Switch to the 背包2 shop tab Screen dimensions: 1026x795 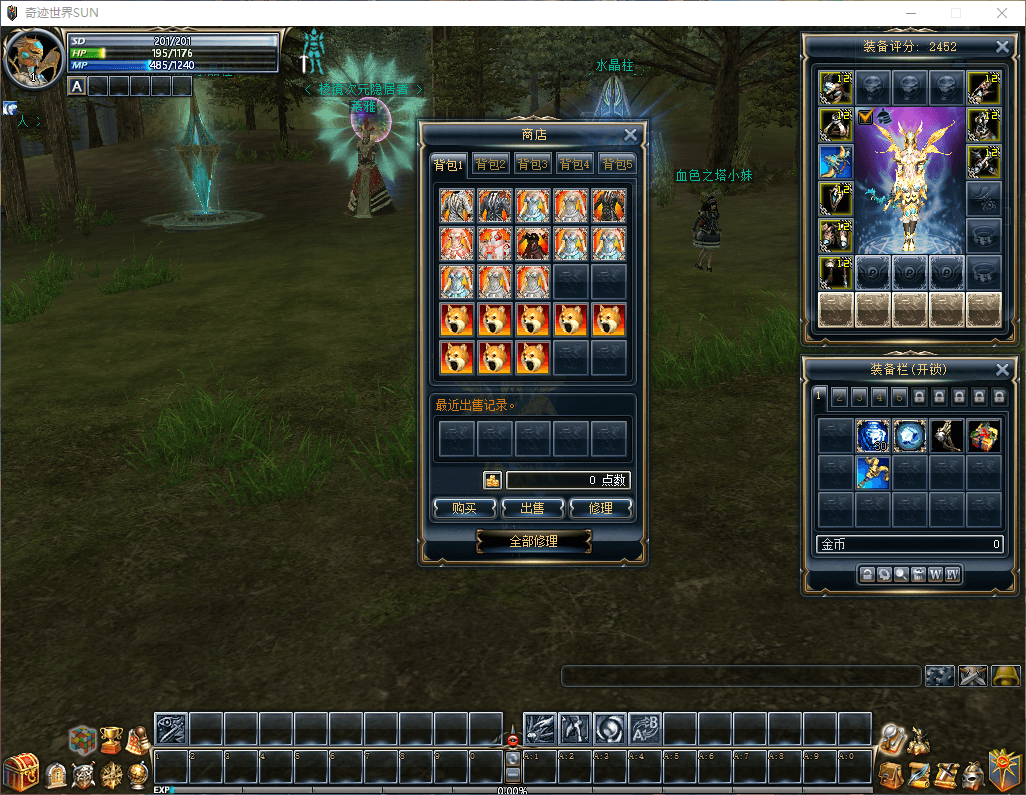coord(491,164)
